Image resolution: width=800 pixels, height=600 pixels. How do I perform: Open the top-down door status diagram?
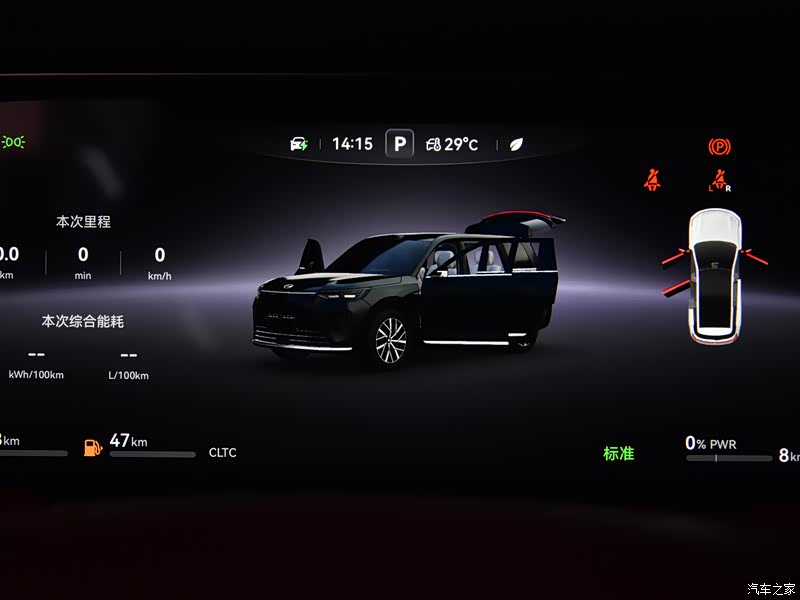click(715, 273)
